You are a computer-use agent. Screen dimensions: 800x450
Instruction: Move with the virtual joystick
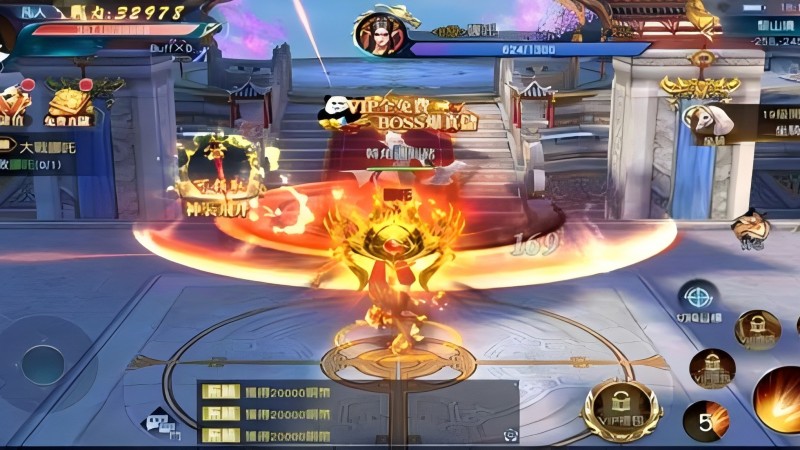tap(43, 364)
